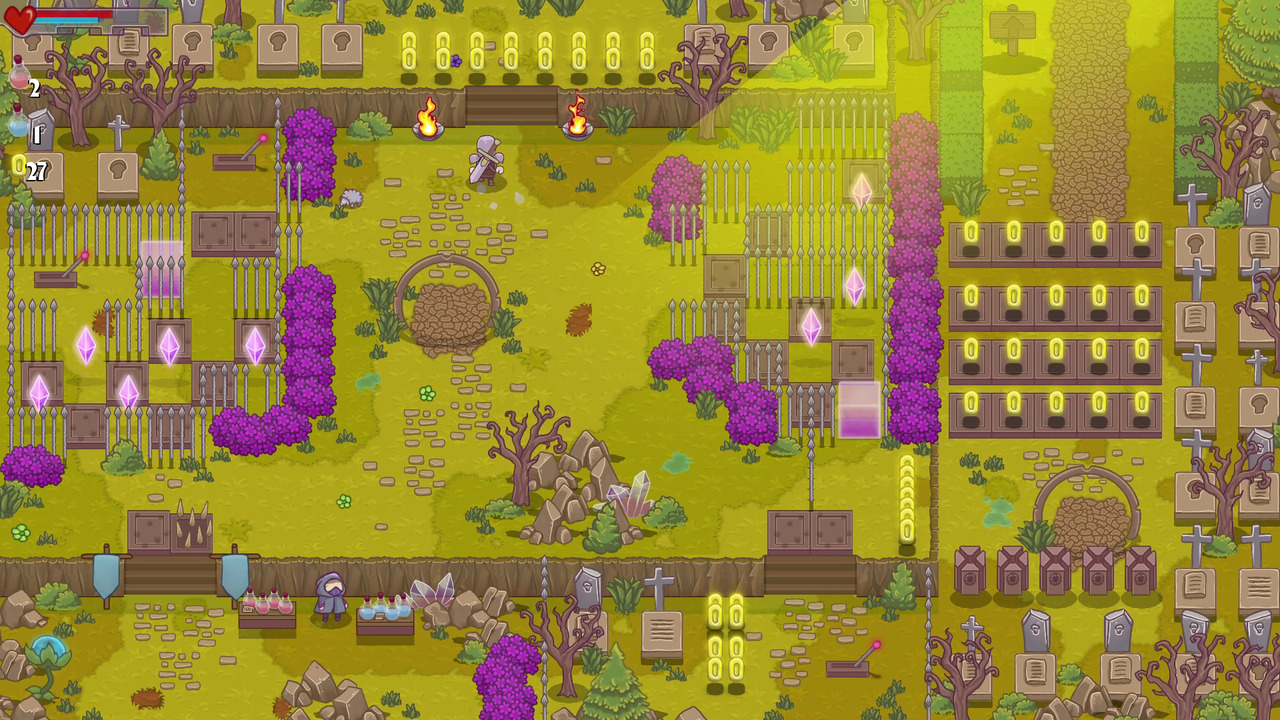Click the wooden signpost in the top-right corner
1280x720 pixels.
point(1015,25)
